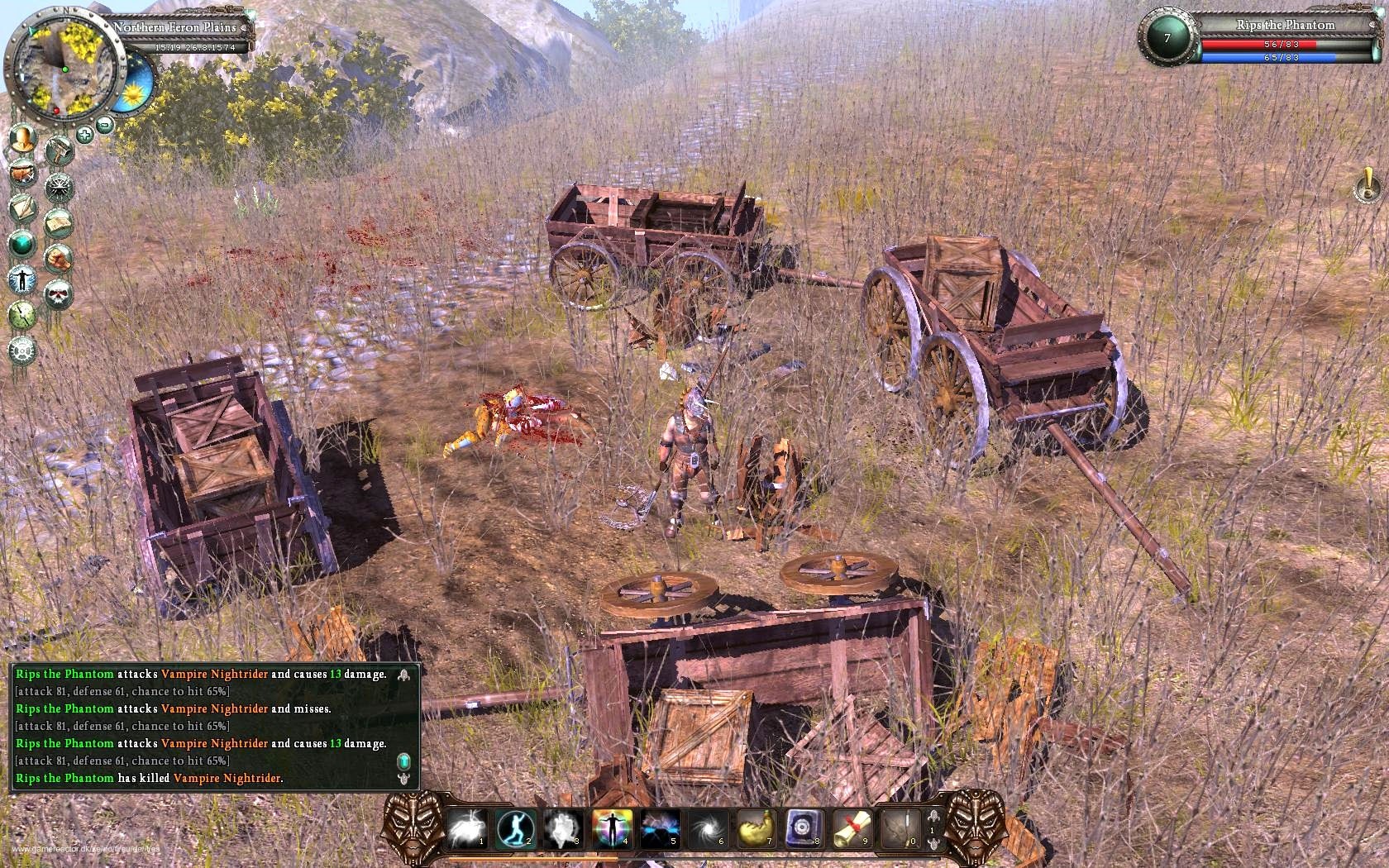This screenshot has width=1389, height=868.
Task: Open the character screen via the head icon
Action: [21, 140]
